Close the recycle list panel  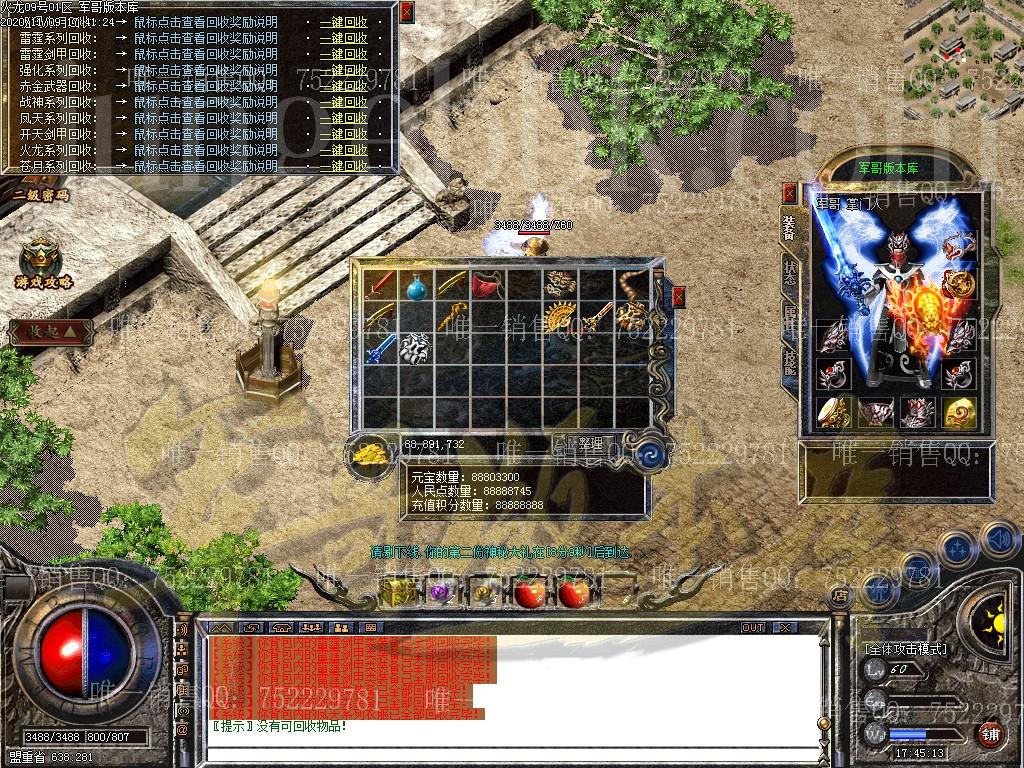[405, 12]
